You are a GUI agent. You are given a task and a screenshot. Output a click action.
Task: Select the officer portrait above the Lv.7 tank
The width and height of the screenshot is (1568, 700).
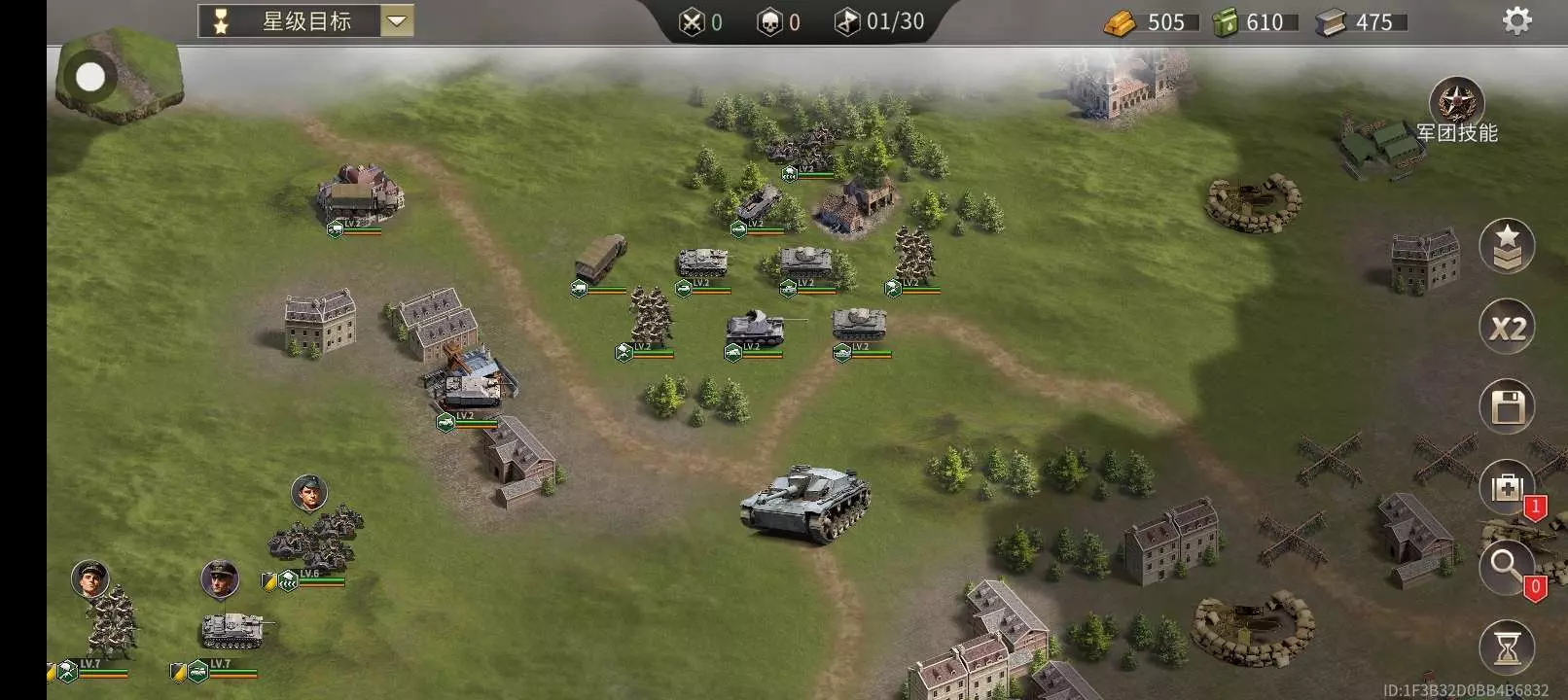click(220, 579)
